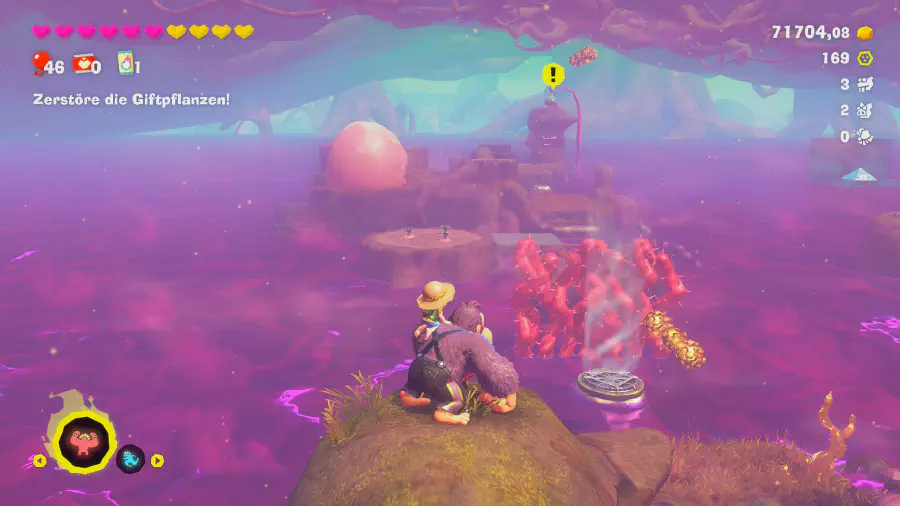Click the red balloon icon

(x=41, y=65)
